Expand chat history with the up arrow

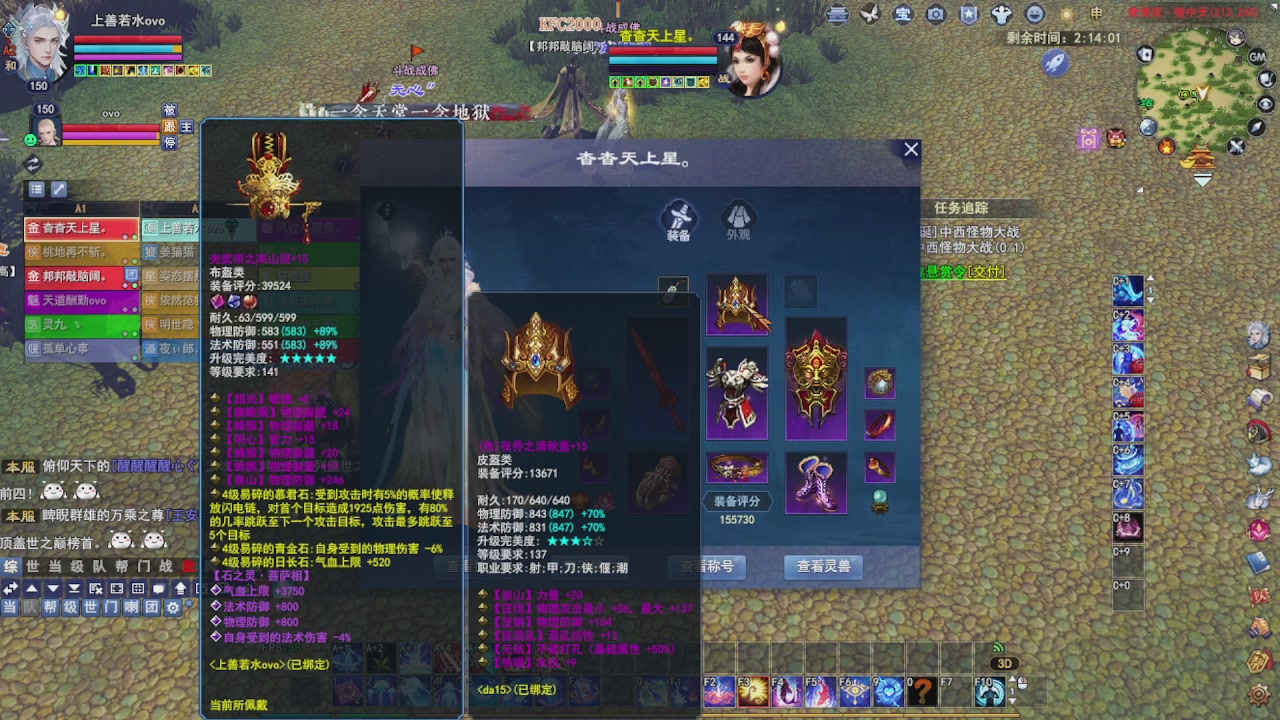click(x=30, y=588)
